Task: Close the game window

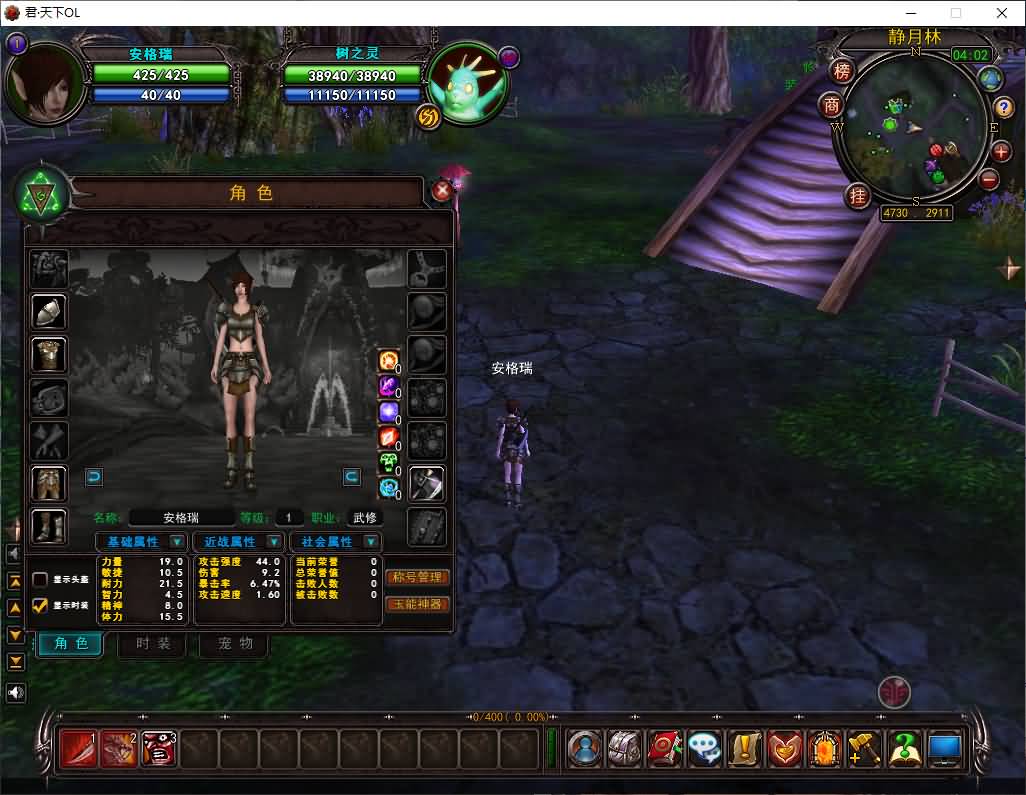Action: tap(1002, 13)
